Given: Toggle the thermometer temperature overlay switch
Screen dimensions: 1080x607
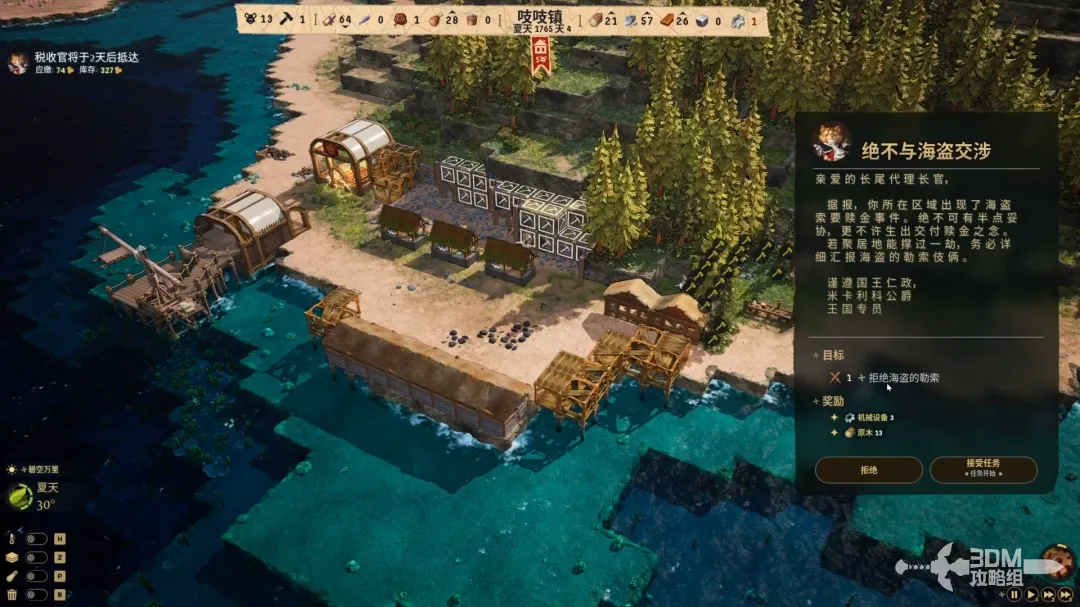Looking at the screenshot, I should (x=37, y=539).
